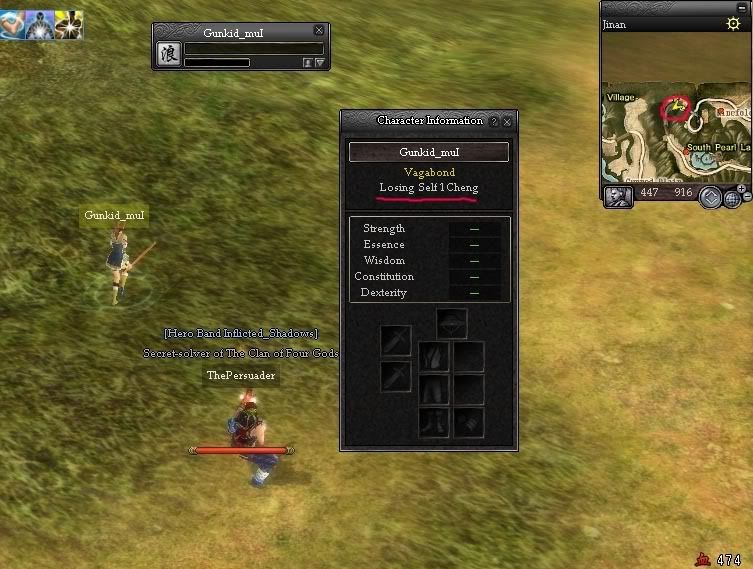This screenshot has height=569, width=753.
Task: Close the Gunkid_mul target frame
Action: click(319, 31)
